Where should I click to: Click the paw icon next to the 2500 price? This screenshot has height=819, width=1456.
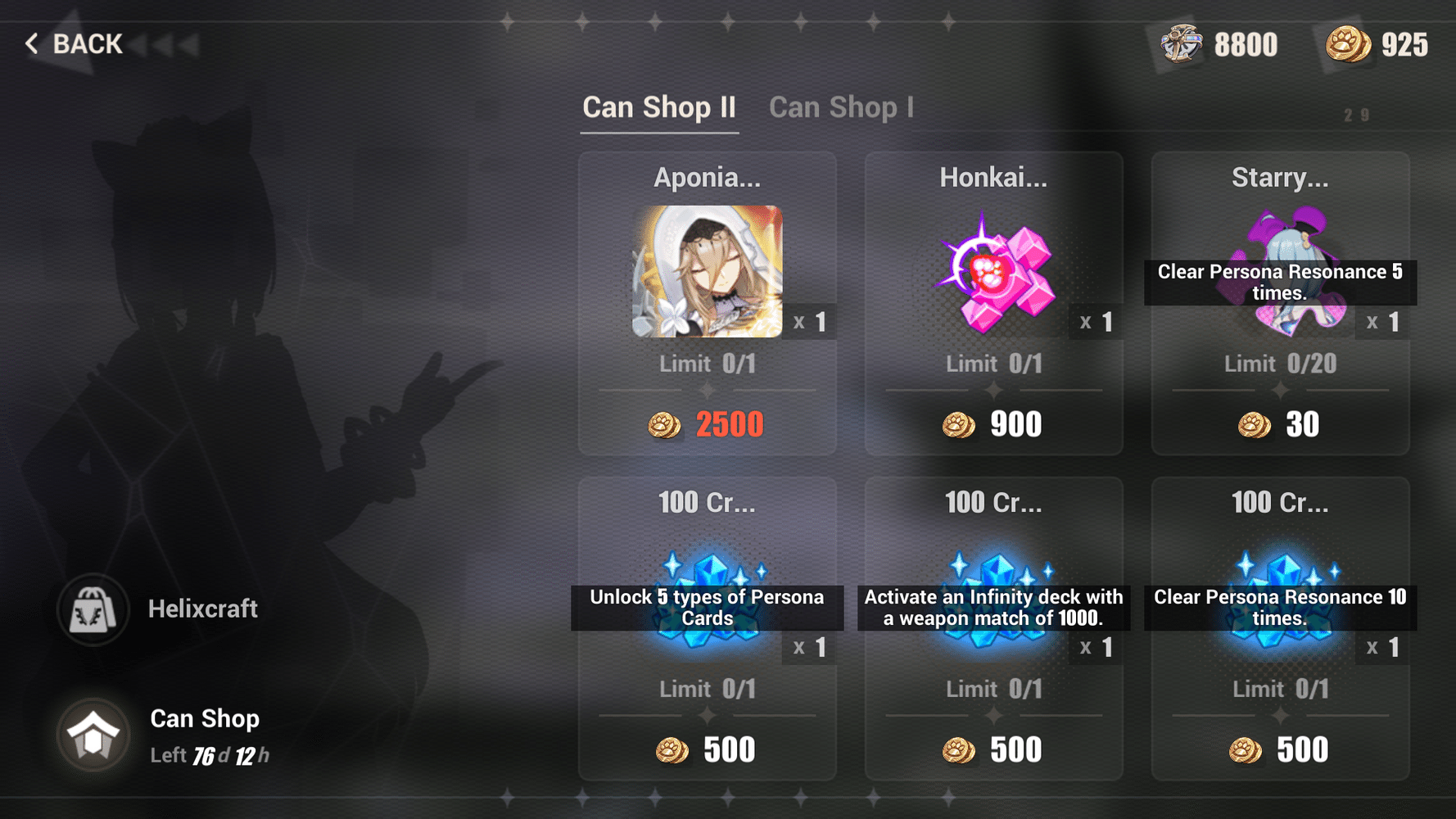pyautogui.click(x=665, y=426)
